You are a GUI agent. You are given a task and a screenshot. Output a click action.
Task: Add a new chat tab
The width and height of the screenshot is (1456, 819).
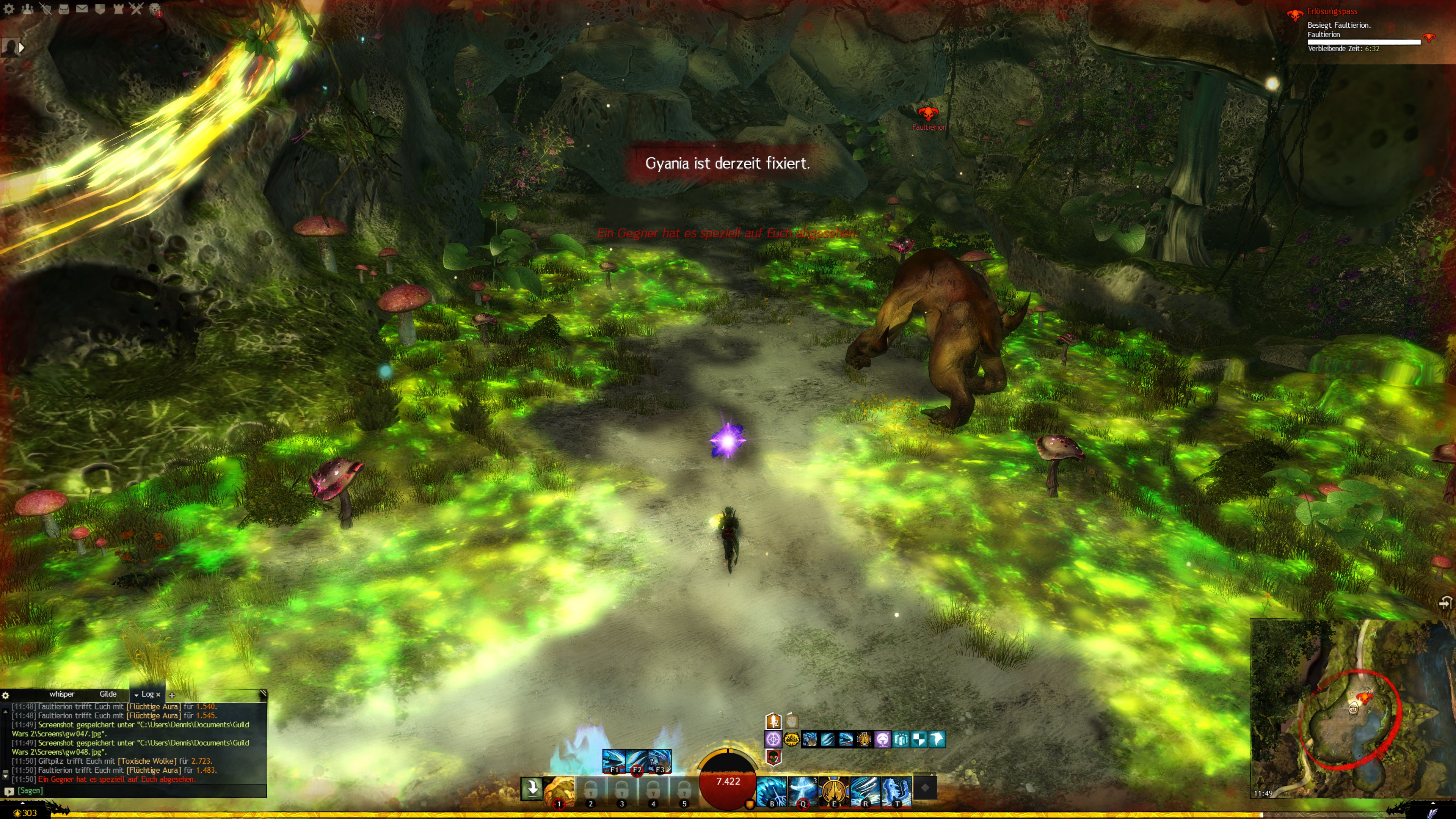(172, 695)
